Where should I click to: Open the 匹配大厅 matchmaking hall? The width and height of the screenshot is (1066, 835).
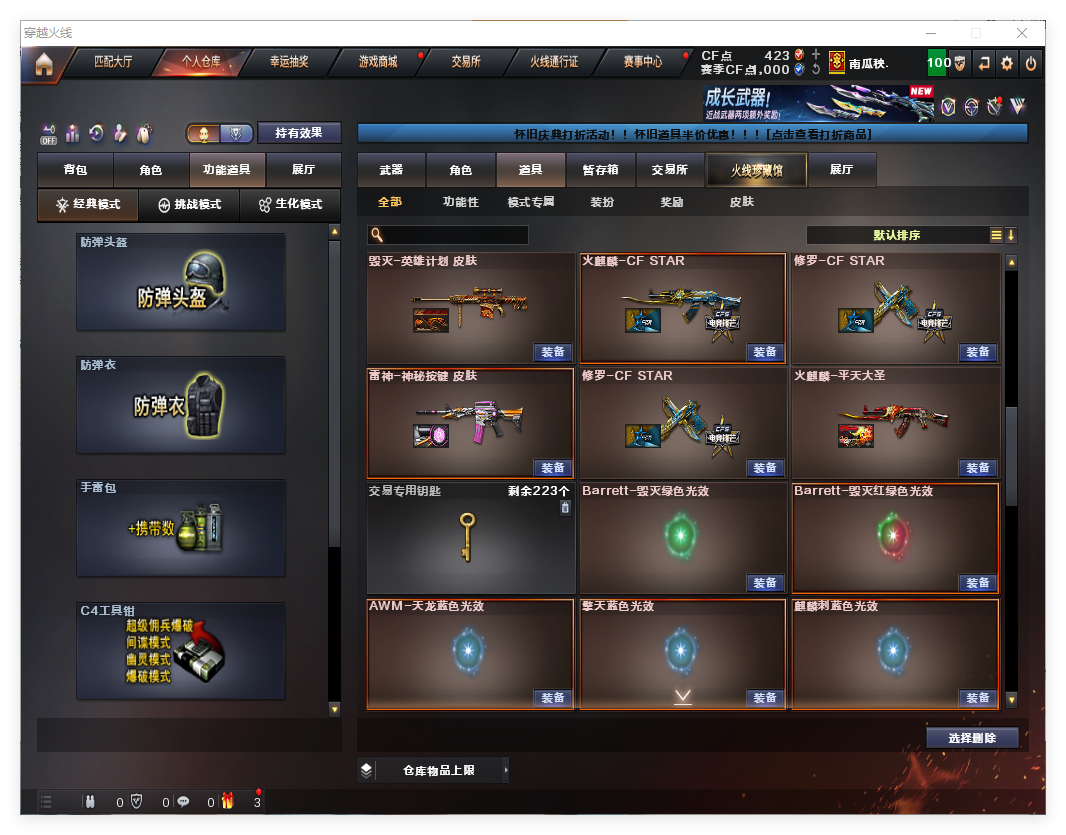pos(113,62)
